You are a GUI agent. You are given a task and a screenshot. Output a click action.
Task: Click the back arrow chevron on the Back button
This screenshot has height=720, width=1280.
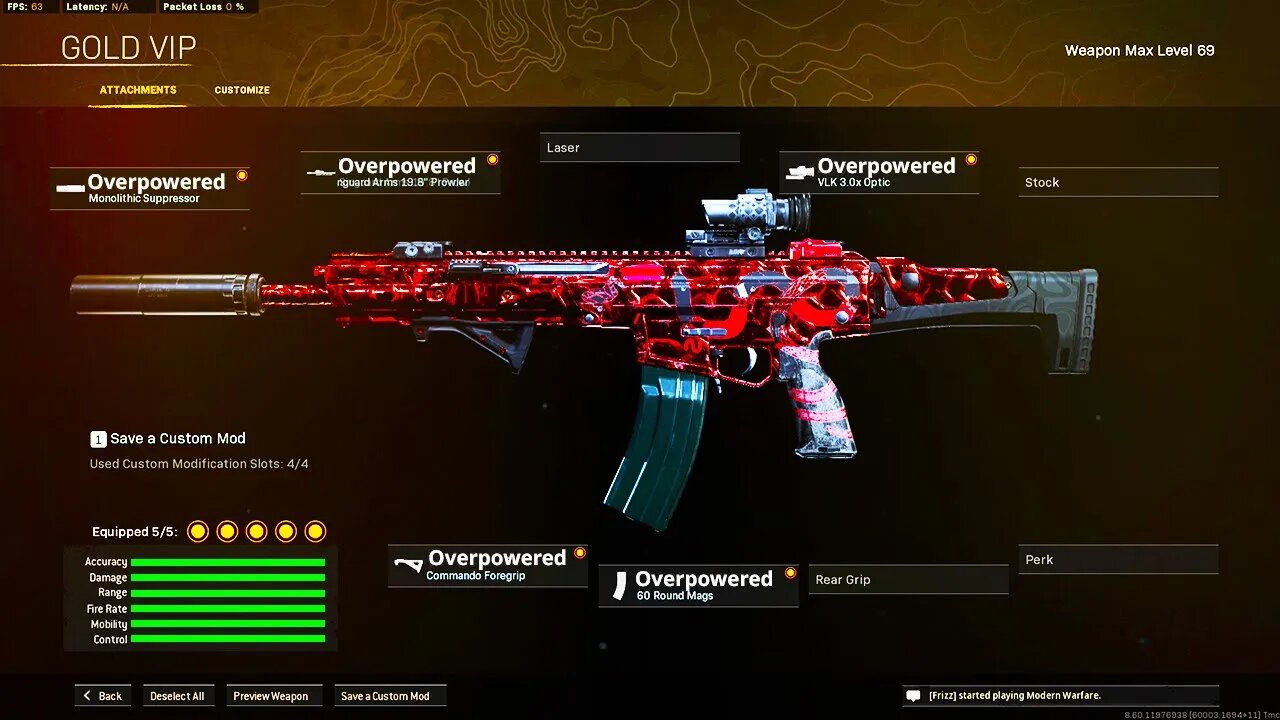tap(88, 695)
